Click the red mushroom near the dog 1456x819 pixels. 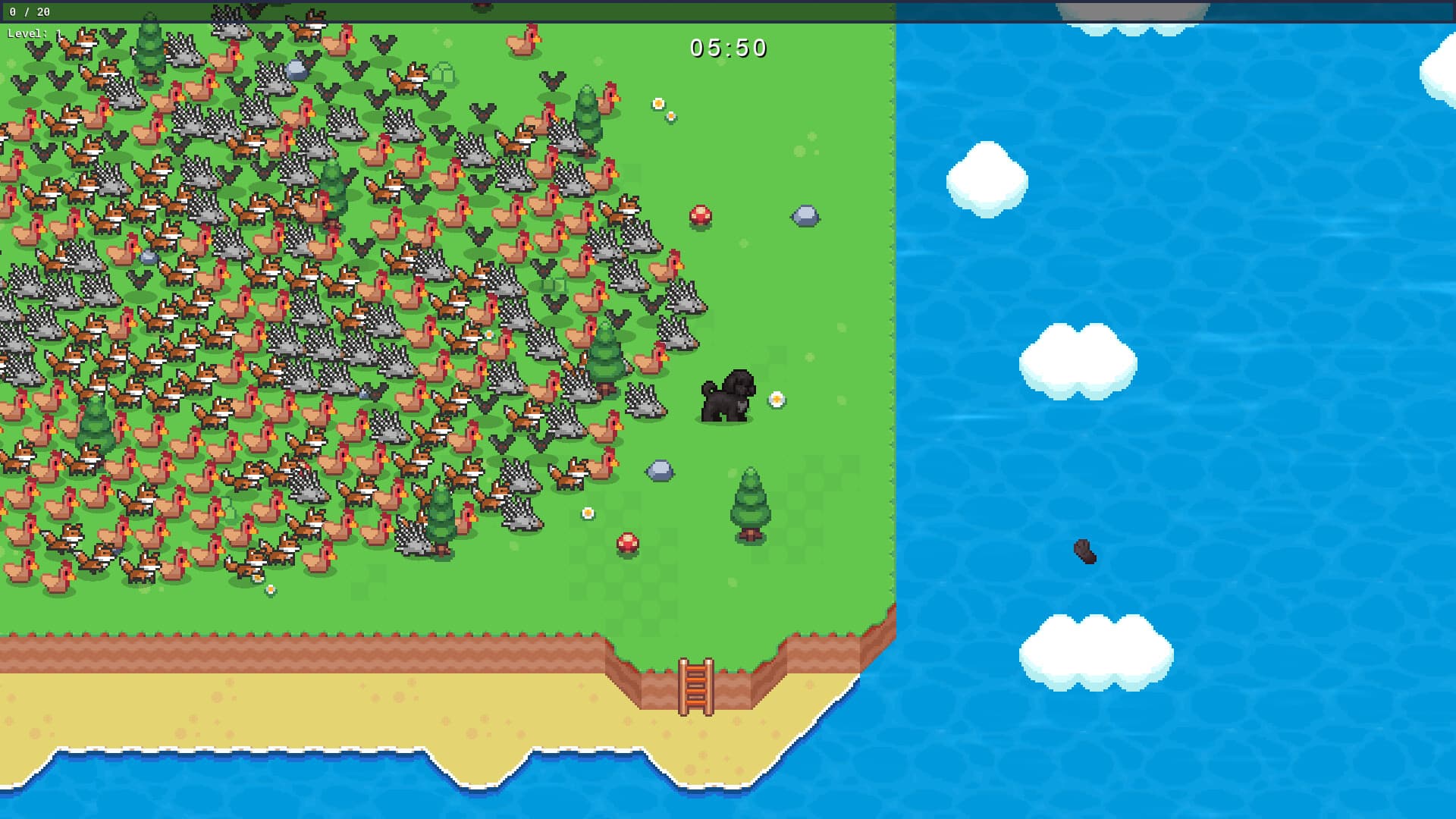point(699,215)
